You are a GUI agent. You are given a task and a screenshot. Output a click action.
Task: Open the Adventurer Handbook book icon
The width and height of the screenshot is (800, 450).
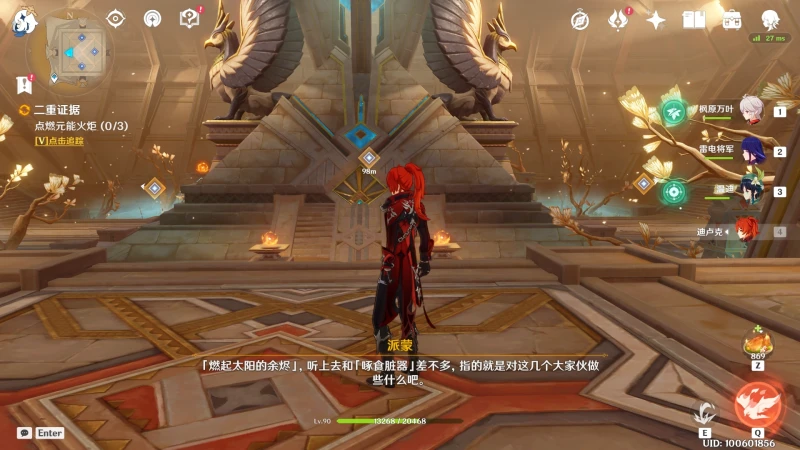click(694, 20)
